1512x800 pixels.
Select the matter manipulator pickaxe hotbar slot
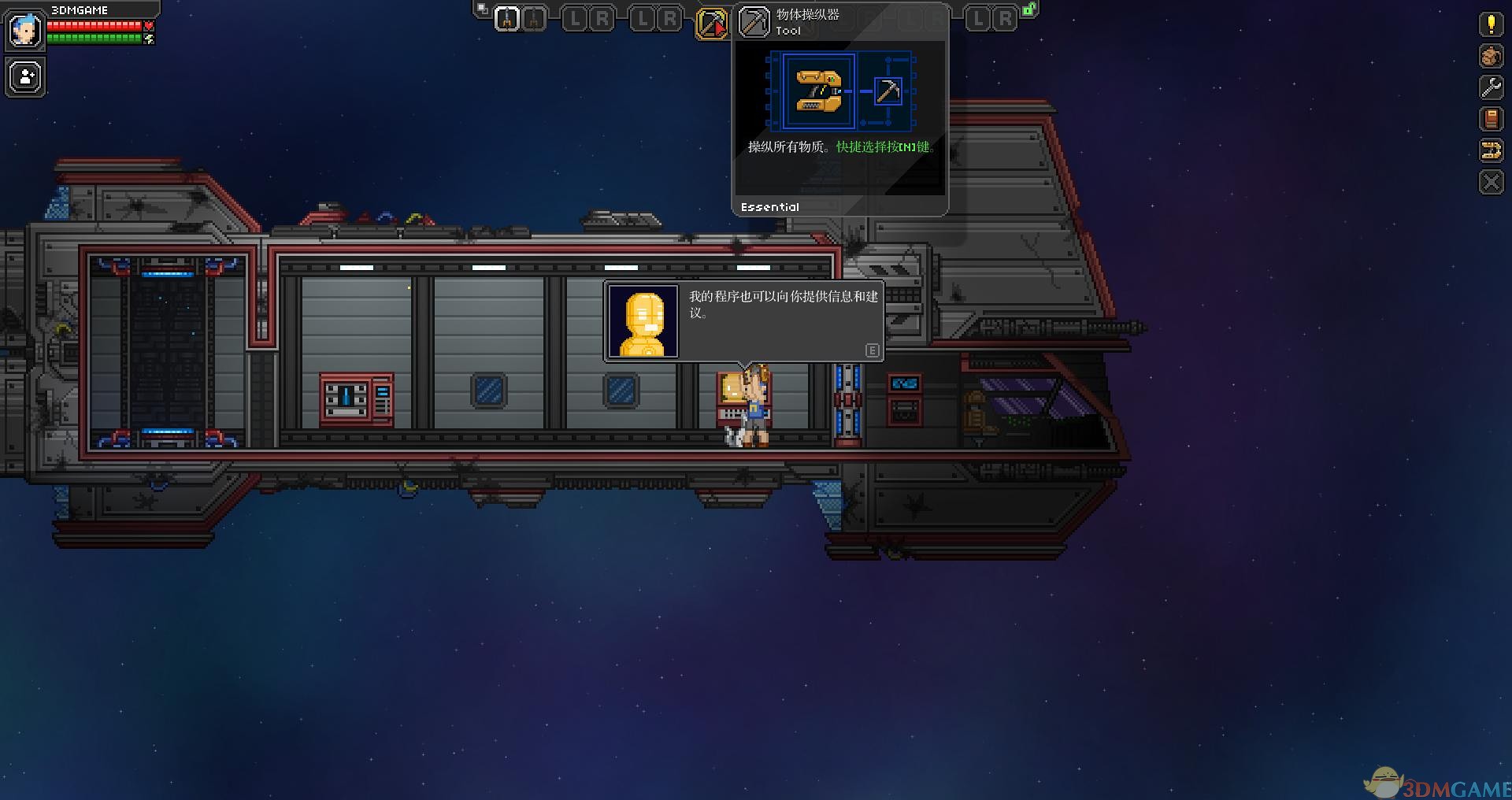coord(710,23)
